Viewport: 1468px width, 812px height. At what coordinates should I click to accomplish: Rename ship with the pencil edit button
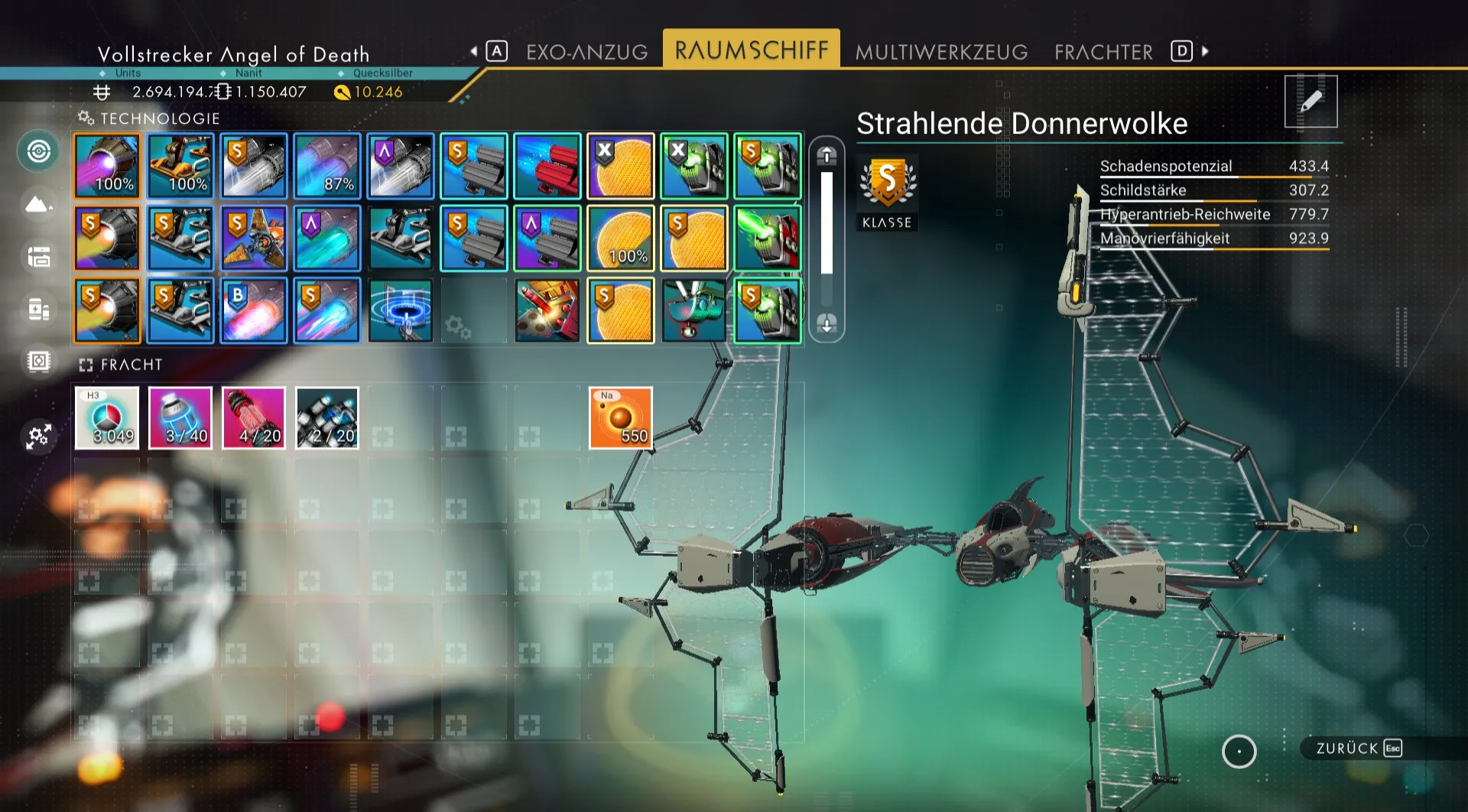1310,101
